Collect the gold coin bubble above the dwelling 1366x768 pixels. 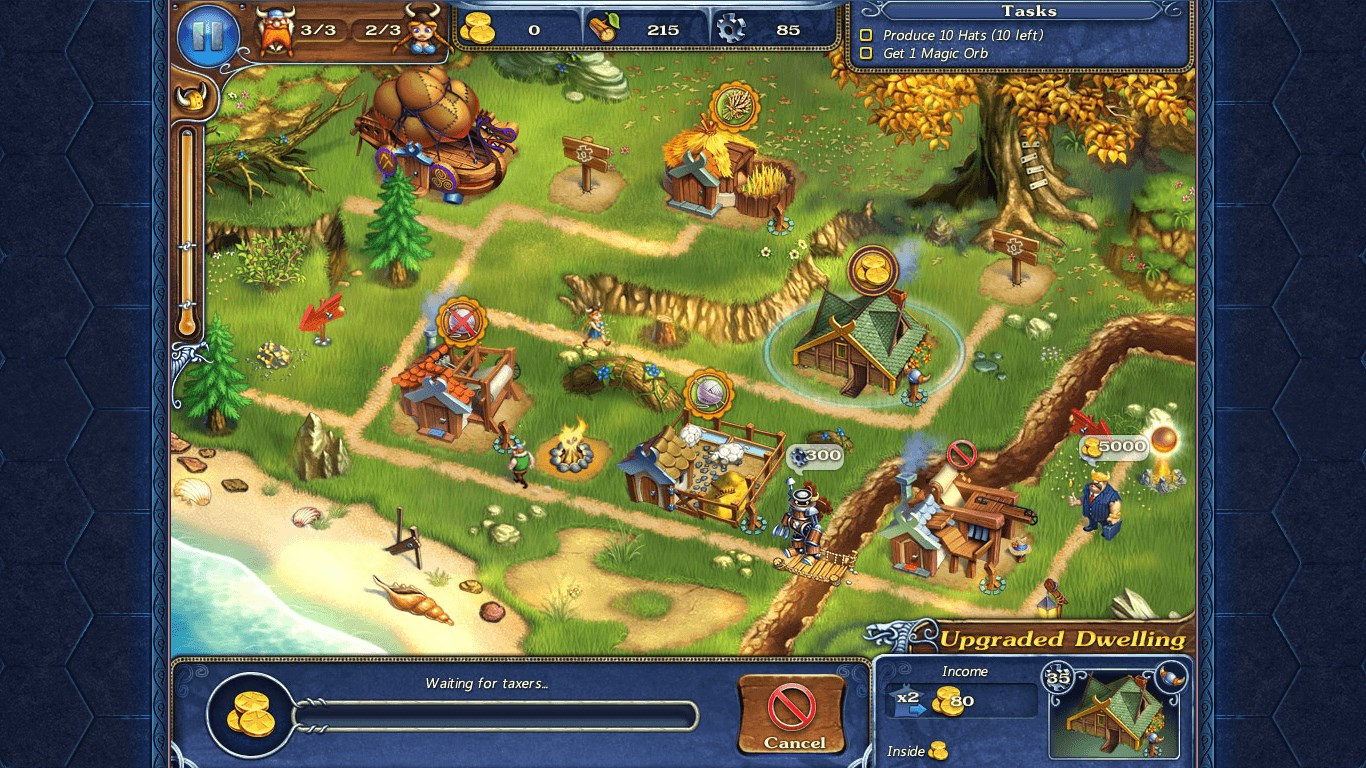coord(872,269)
